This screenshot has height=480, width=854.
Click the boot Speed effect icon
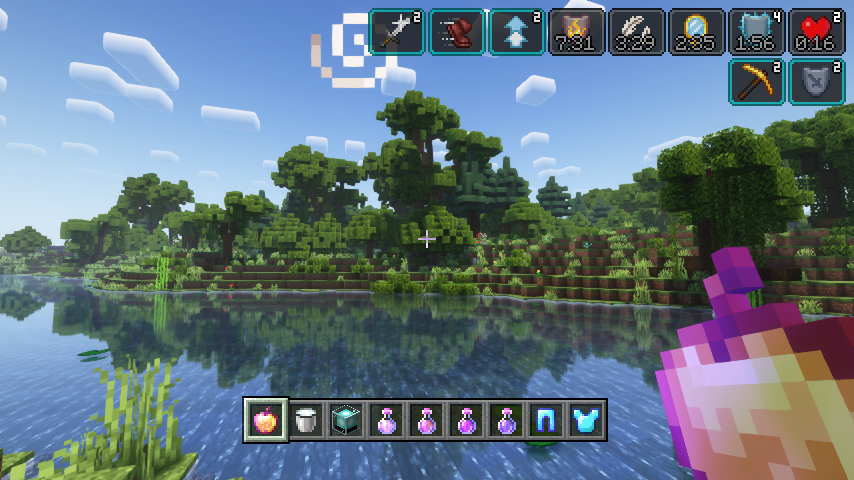point(457,31)
